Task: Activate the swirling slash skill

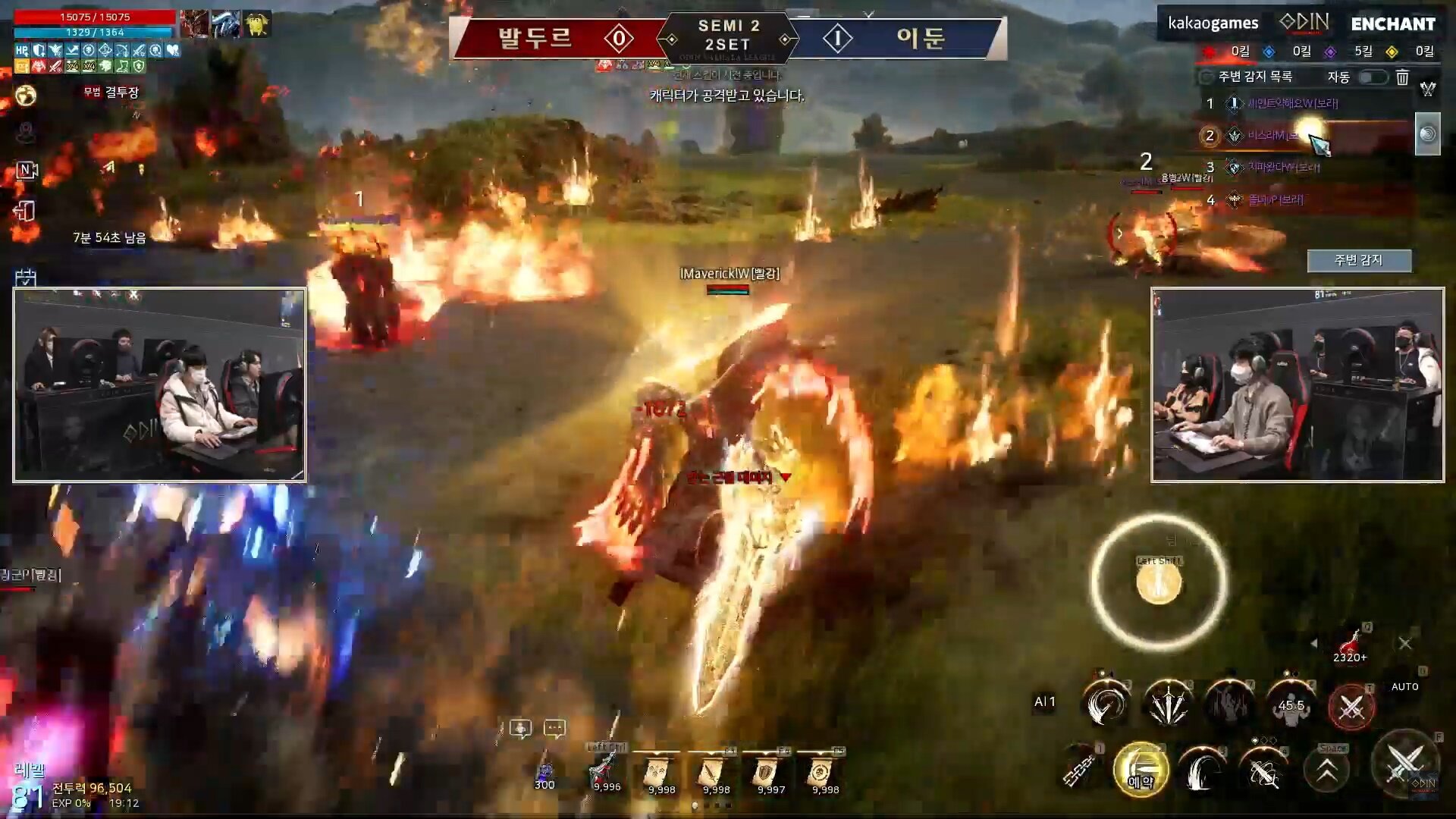Action: click(1106, 704)
